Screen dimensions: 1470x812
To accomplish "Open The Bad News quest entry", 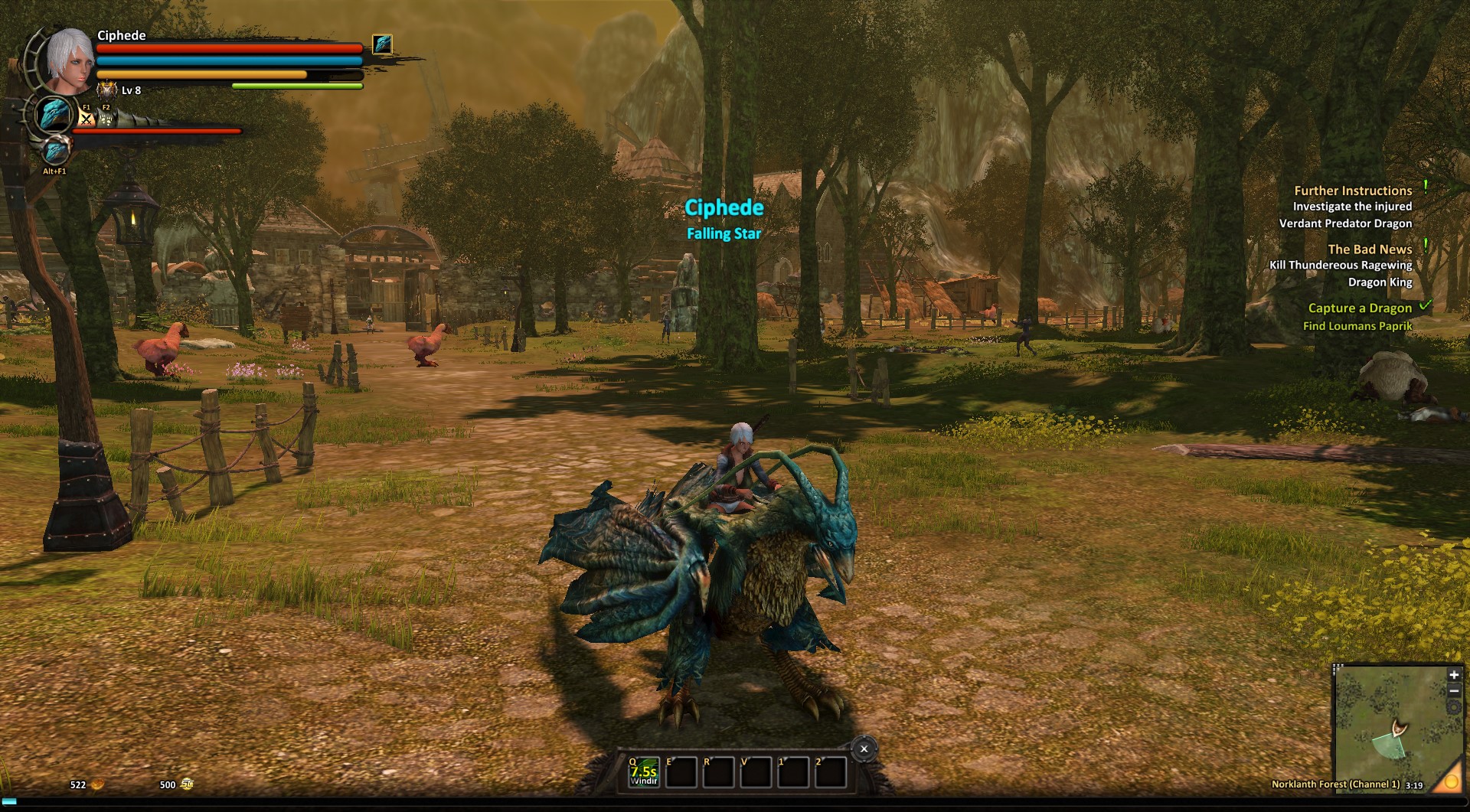I will click(x=1369, y=249).
